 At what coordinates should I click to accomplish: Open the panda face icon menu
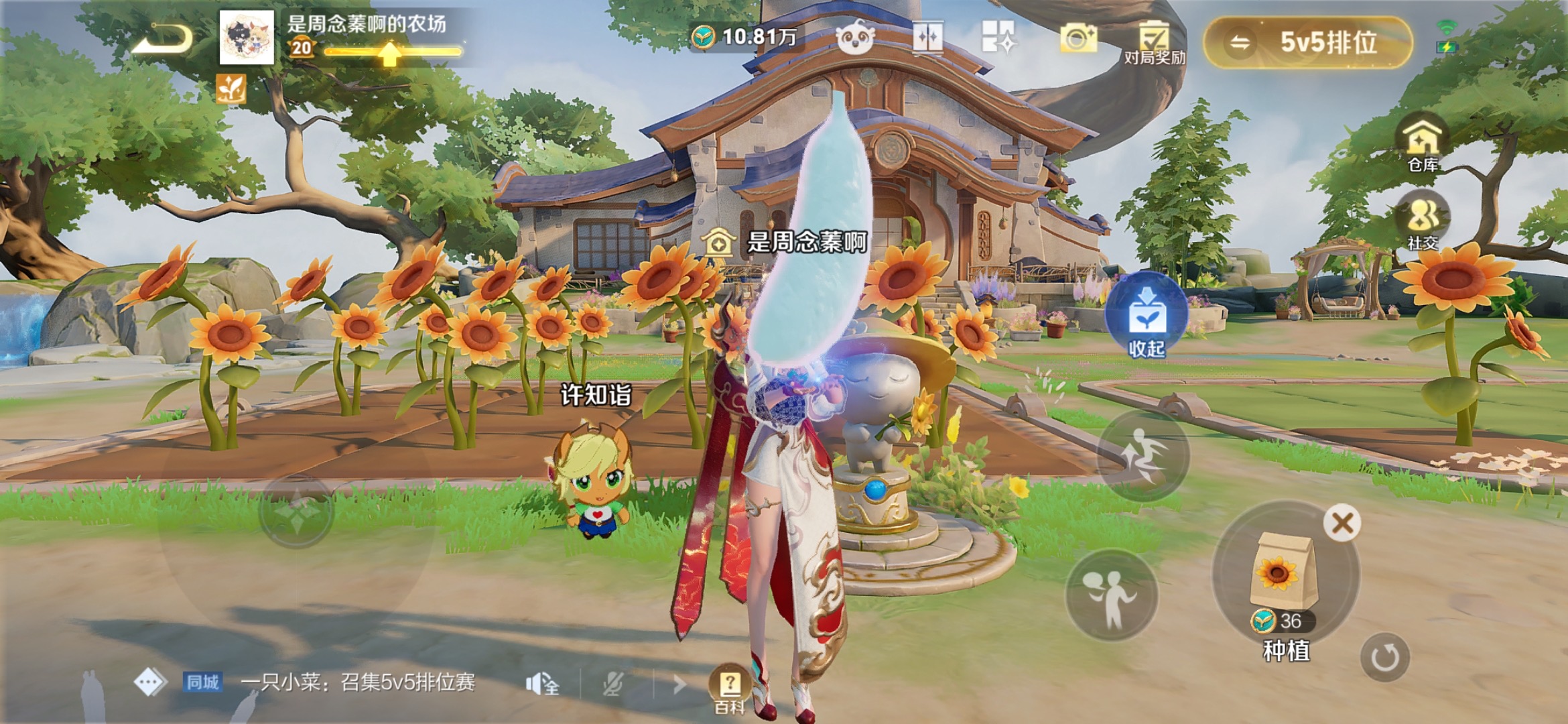pos(855,38)
